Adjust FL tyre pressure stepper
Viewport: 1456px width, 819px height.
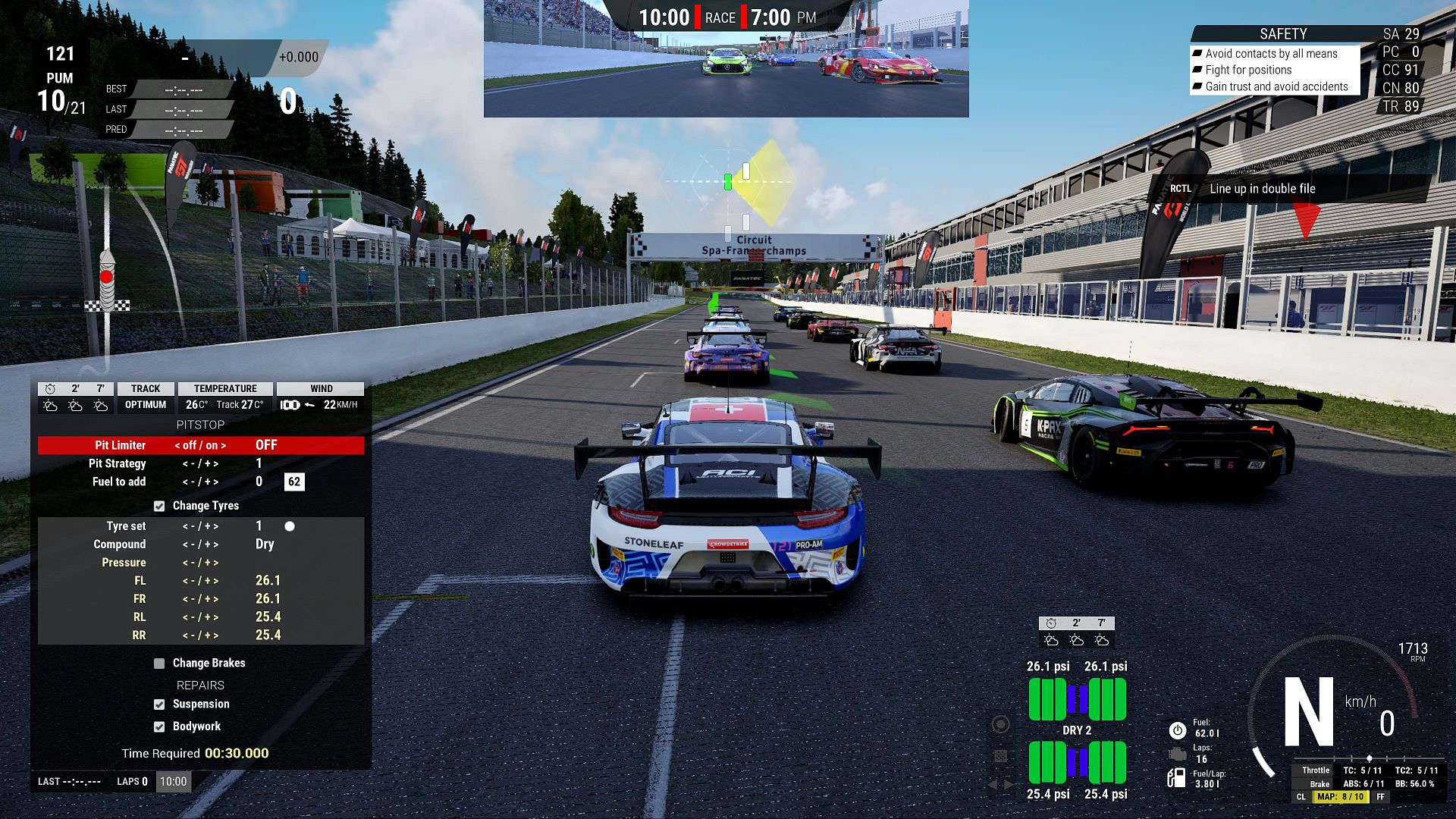(x=200, y=581)
